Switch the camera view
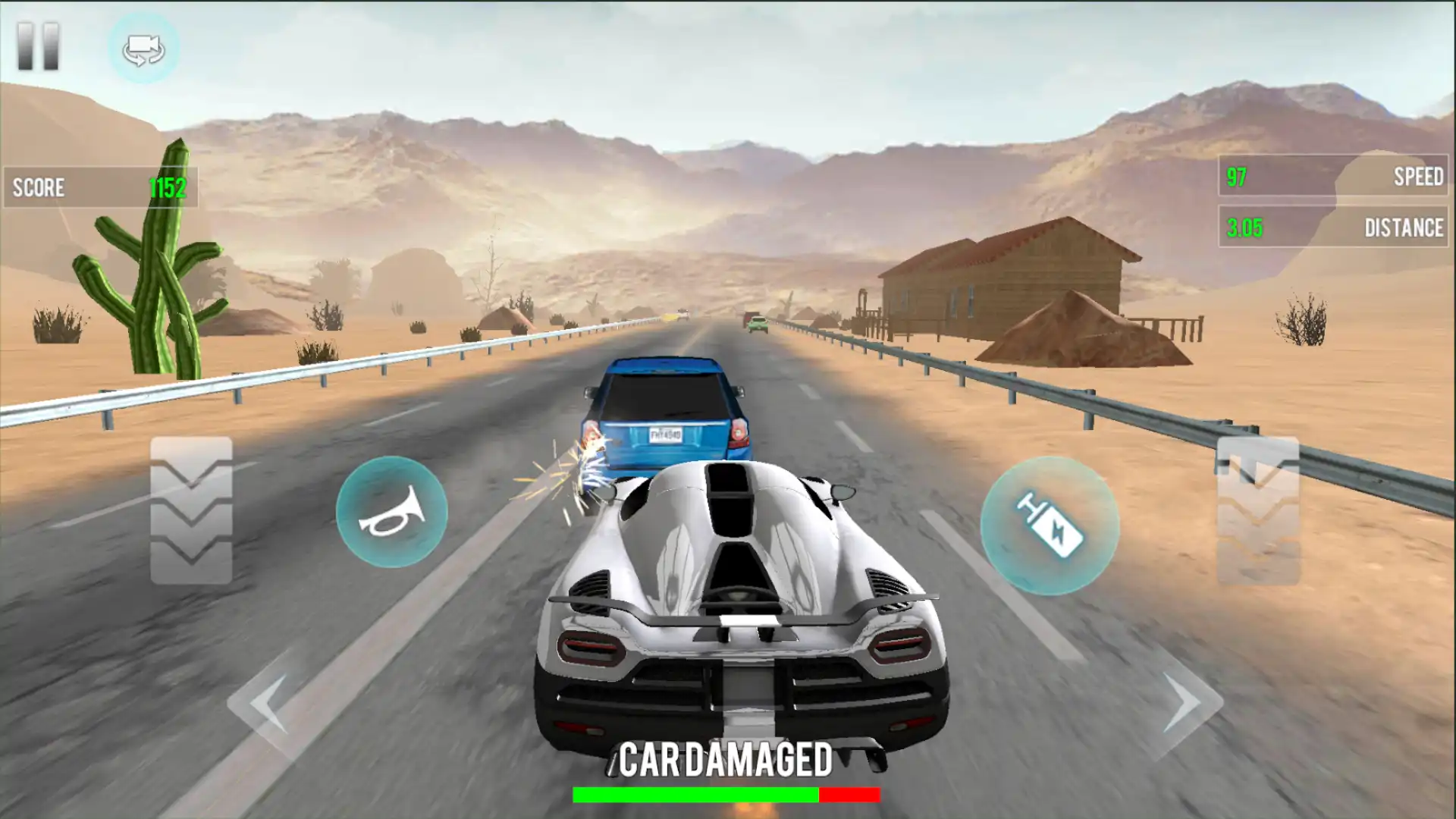The image size is (1456, 819). (143, 49)
